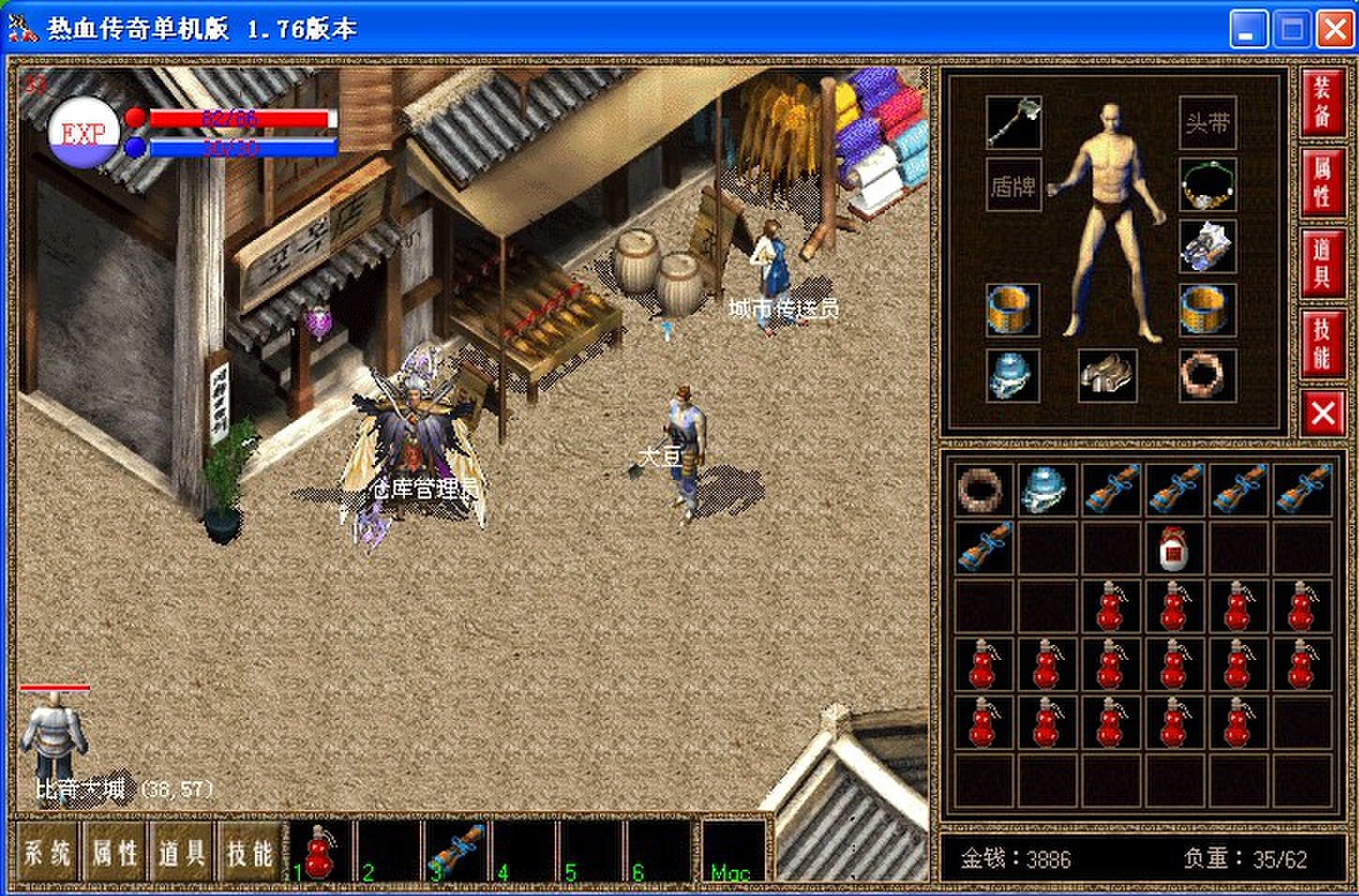The image size is (1359, 896).
Task: Use the scroll in hotbar slot 3
Action: [x=456, y=850]
